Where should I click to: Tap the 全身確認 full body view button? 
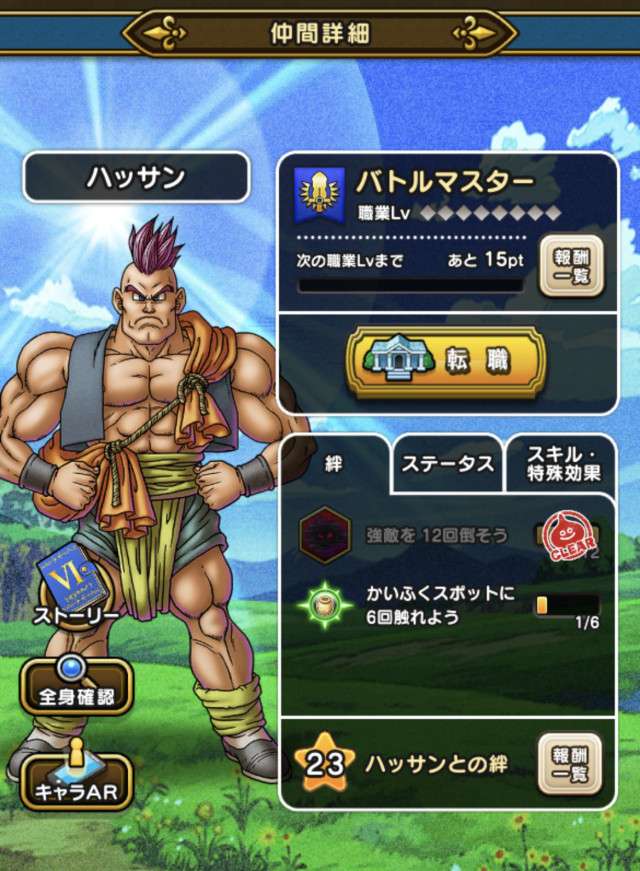pyautogui.click(x=76, y=686)
